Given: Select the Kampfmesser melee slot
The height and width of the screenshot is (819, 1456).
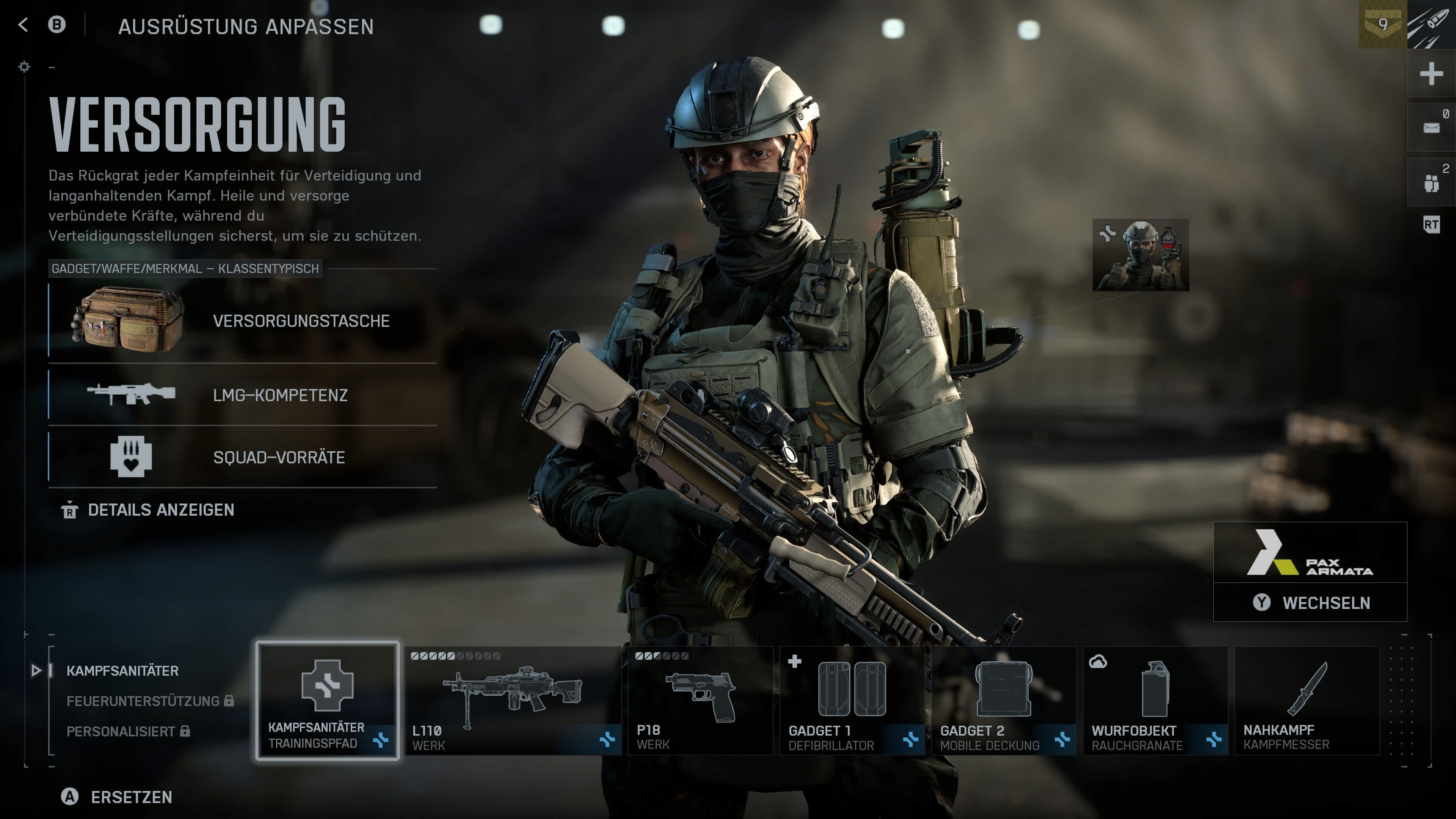Looking at the screenshot, I should click(x=1307, y=701).
